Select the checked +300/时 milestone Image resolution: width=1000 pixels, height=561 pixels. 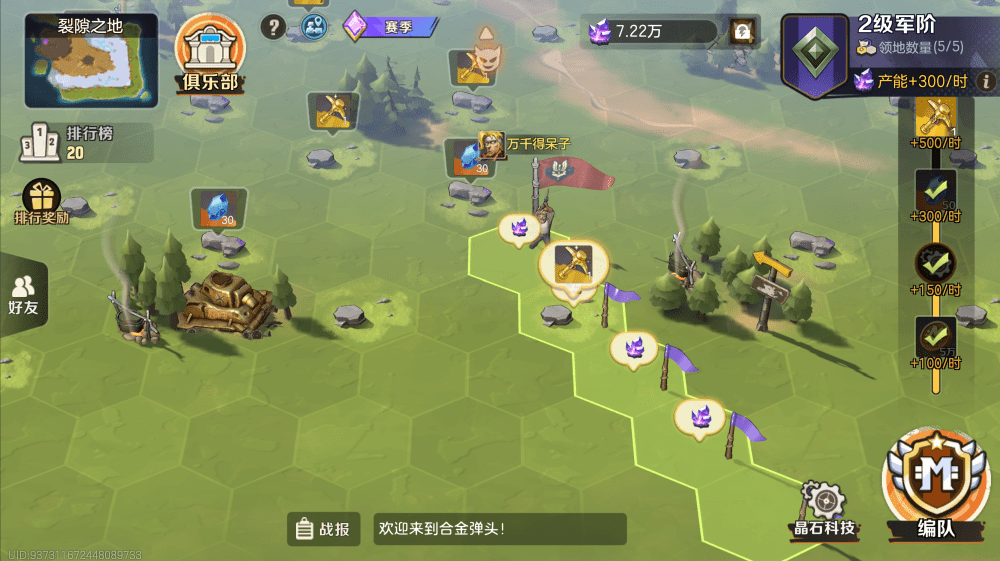[936, 192]
